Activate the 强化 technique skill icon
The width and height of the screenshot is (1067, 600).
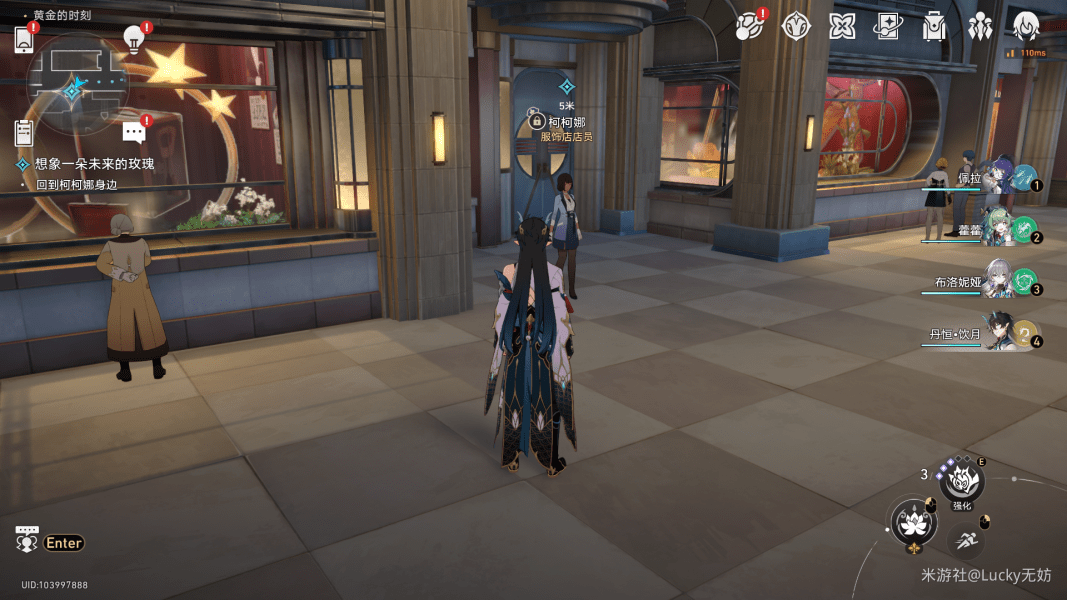click(x=962, y=482)
